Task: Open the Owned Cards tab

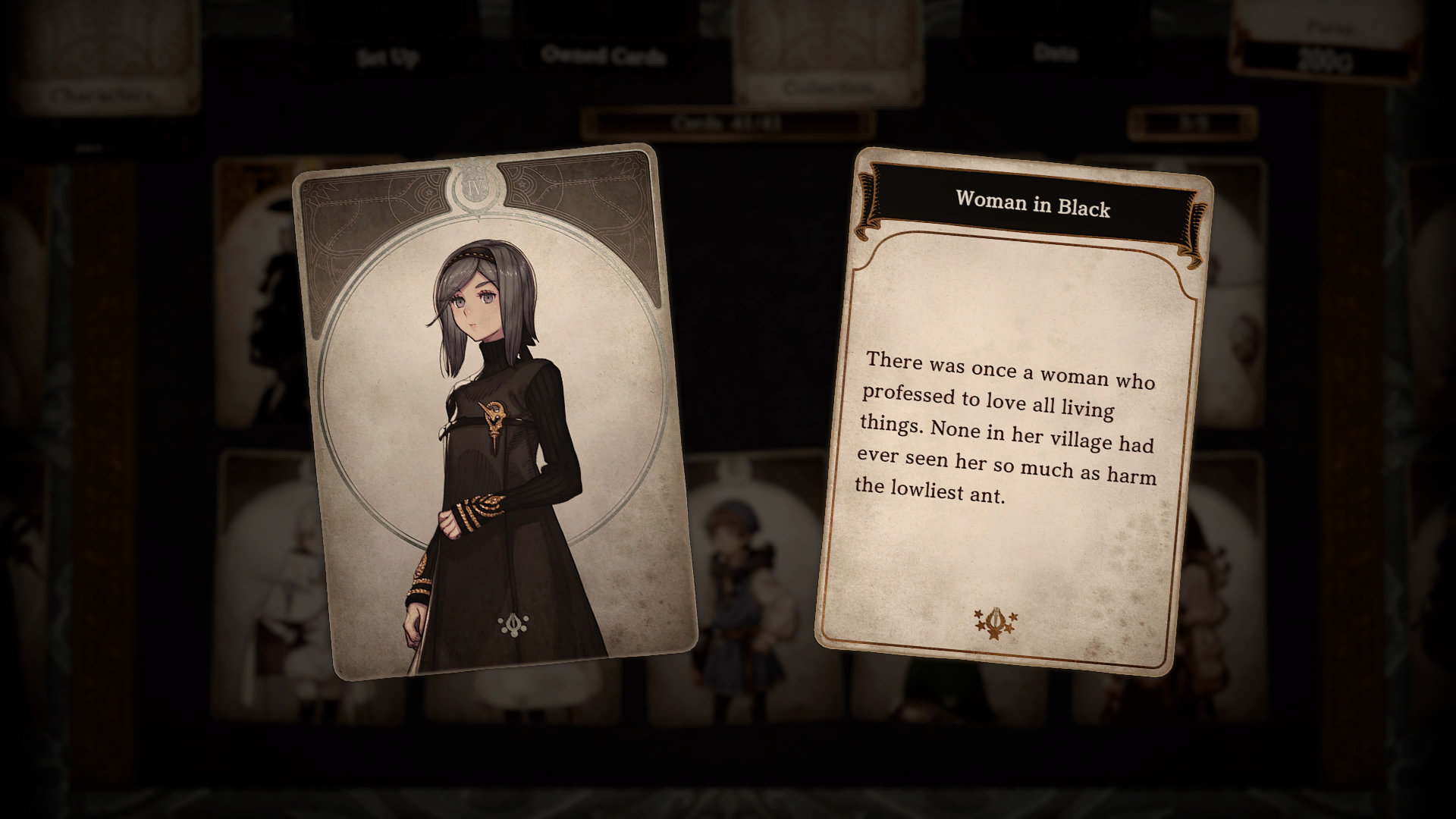Action: (x=604, y=55)
